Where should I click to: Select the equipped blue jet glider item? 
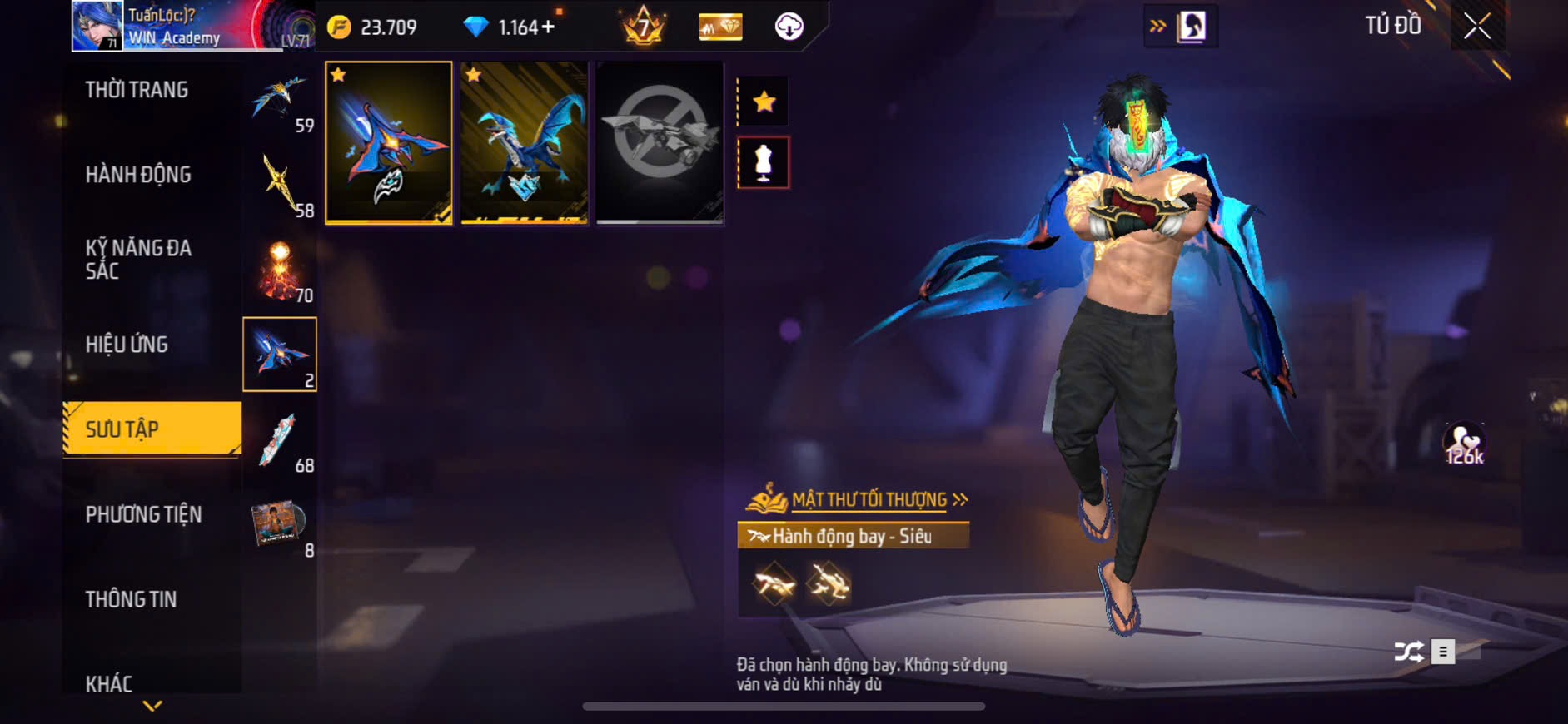click(x=389, y=142)
